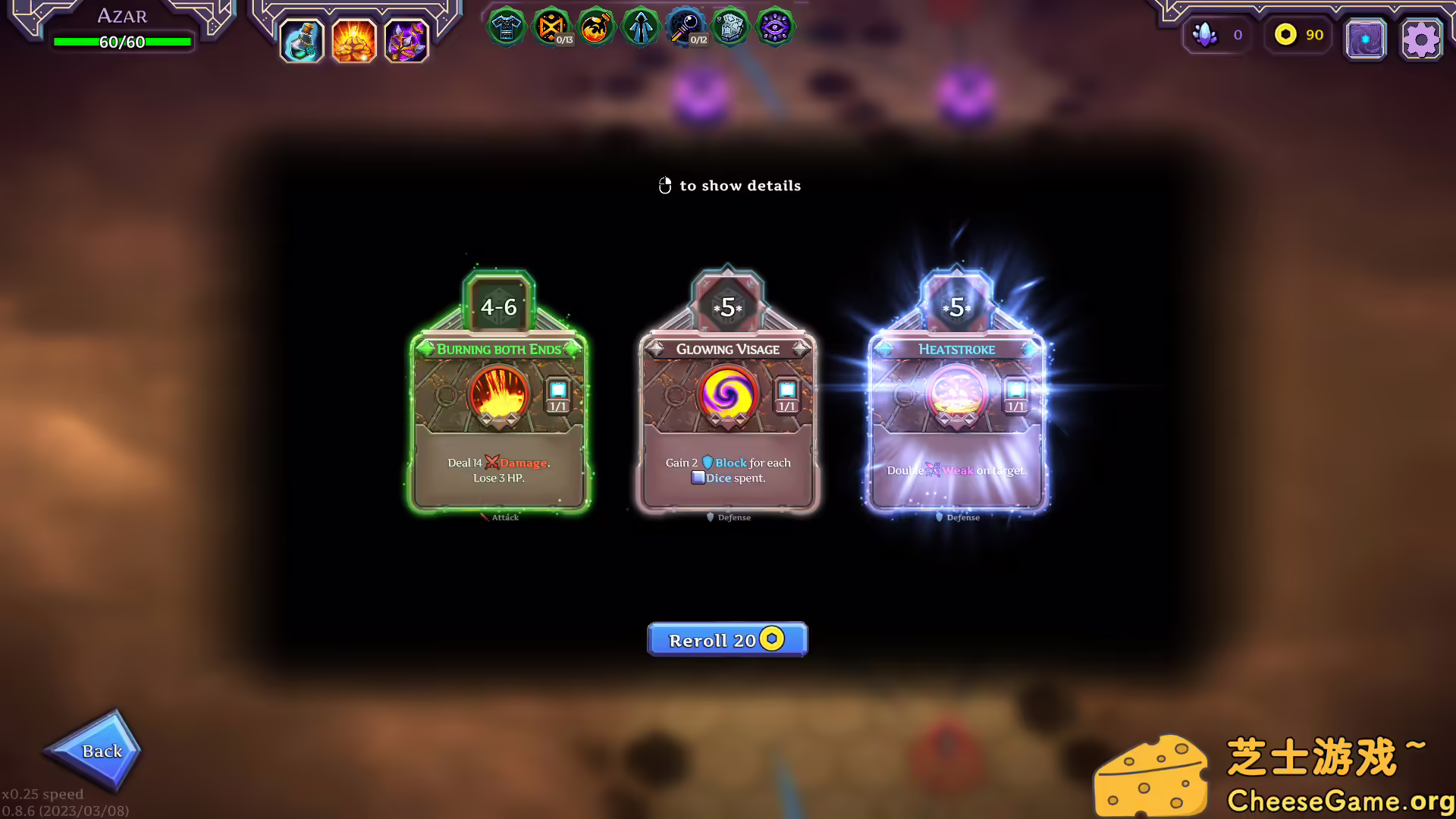
Task: Click the fire potion badge icon
Action: [597, 27]
